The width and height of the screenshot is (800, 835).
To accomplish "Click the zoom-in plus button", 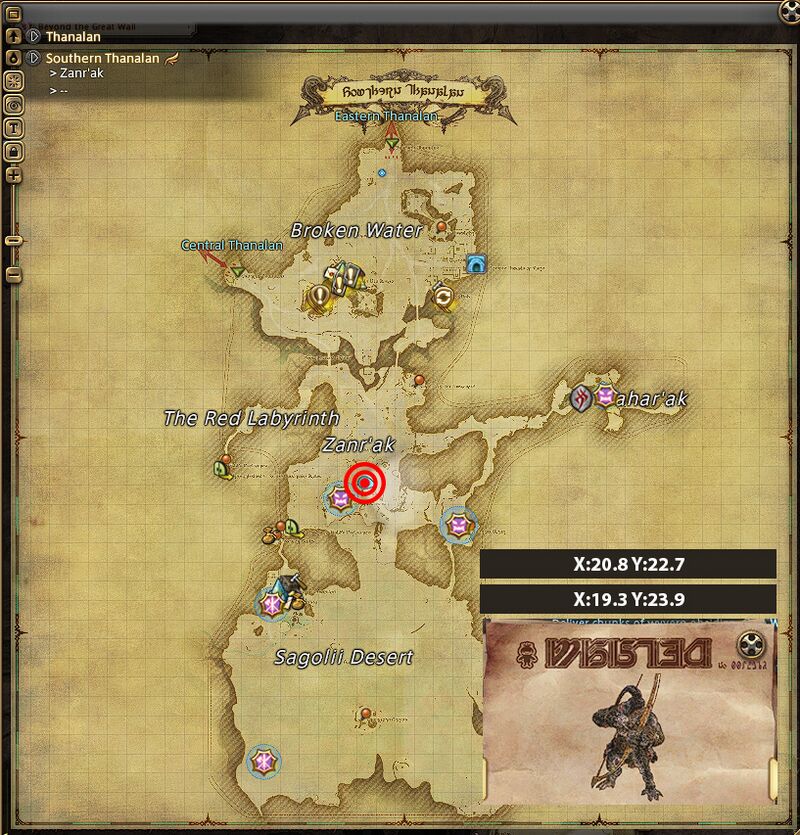I will tap(14, 175).
